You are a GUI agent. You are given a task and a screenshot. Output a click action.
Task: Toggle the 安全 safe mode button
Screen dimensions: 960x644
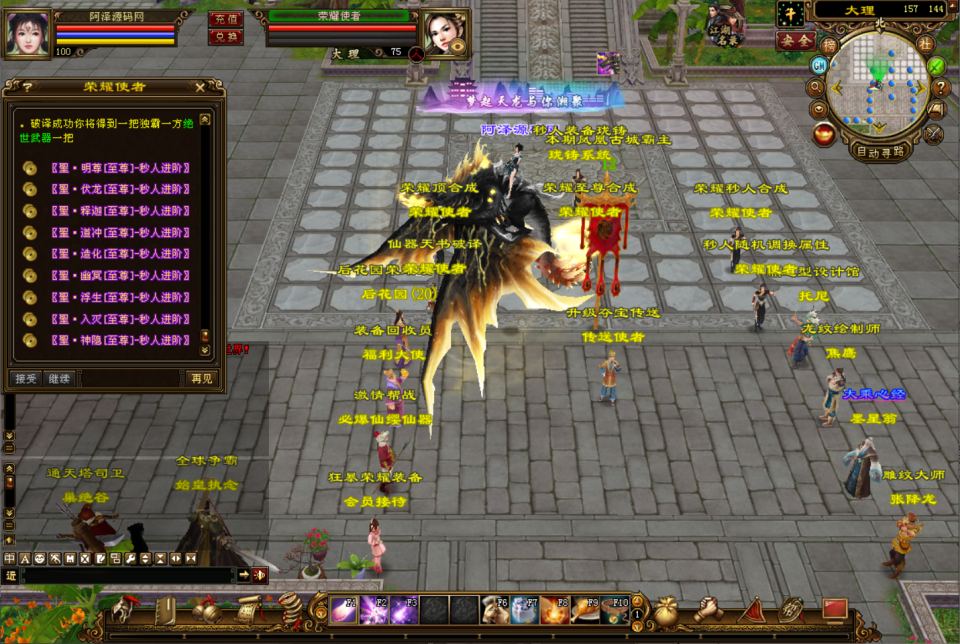tap(795, 40)
